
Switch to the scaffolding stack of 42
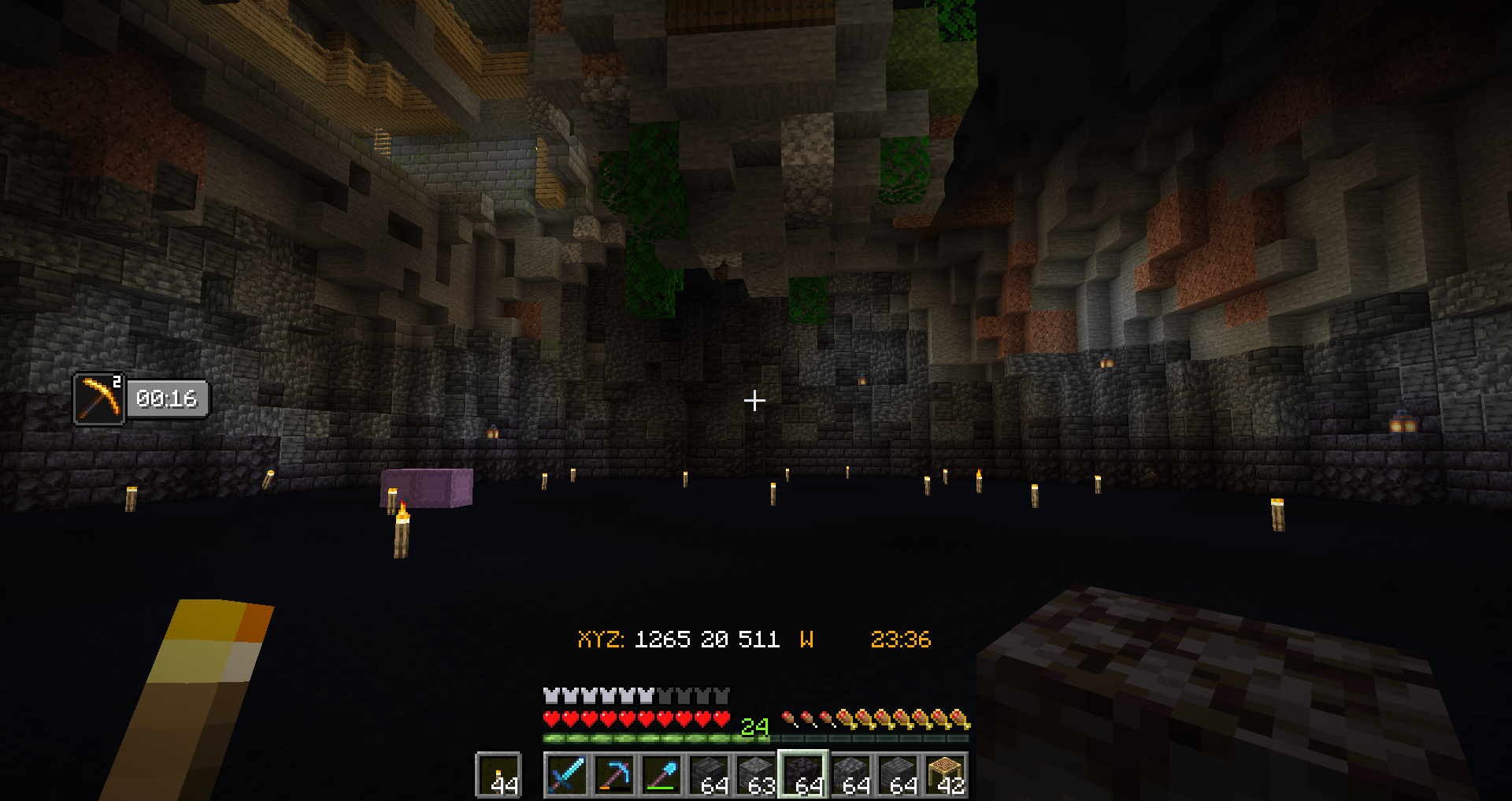pos(945,775)
